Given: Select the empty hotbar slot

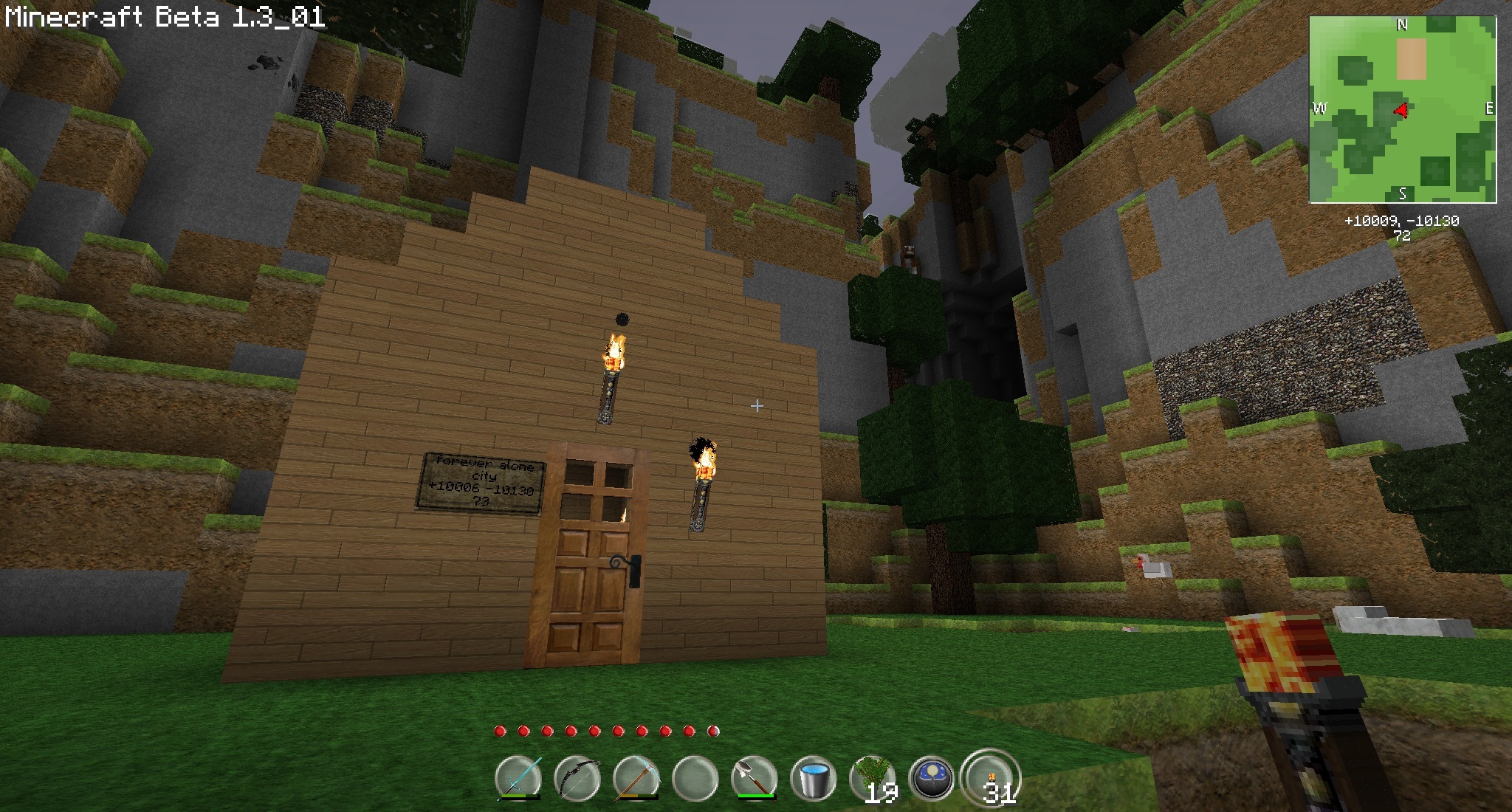Looking at the screenshot, I should (x=695, y=778).
